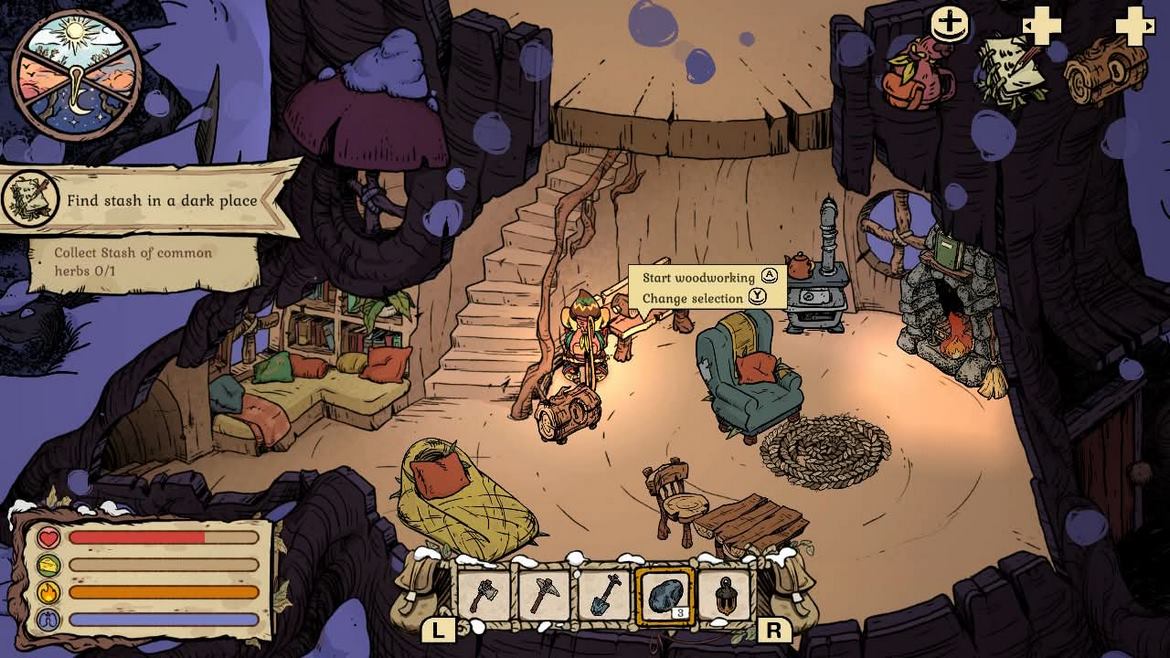The width and height of the screenshot is (1170, 658).
Task: Choose the shovel in the hotbar
Action: click(604, 596)
